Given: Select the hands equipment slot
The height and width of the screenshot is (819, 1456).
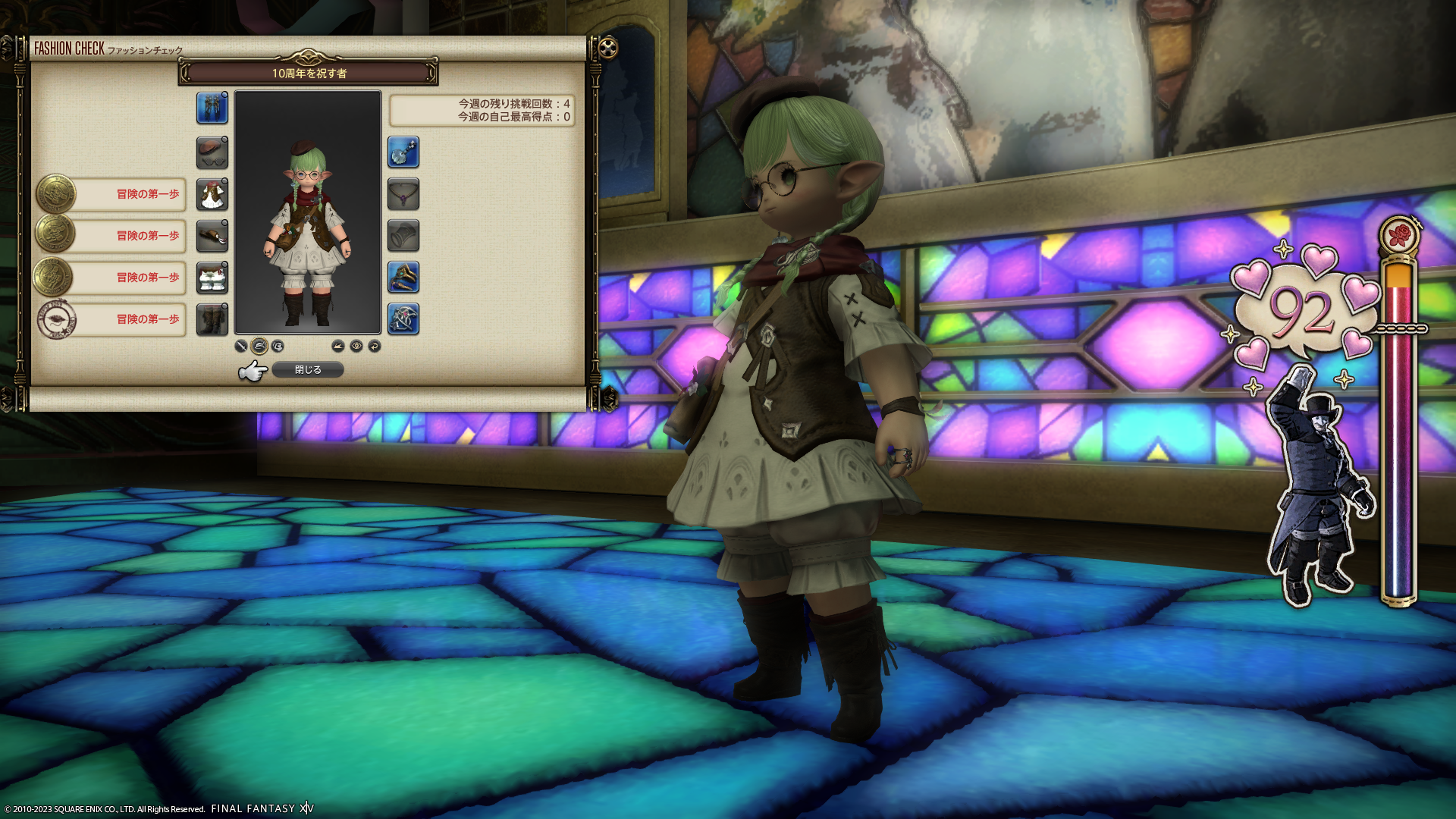Looking at the screenshot, I should pyautogui.click(x=212, y=236).
